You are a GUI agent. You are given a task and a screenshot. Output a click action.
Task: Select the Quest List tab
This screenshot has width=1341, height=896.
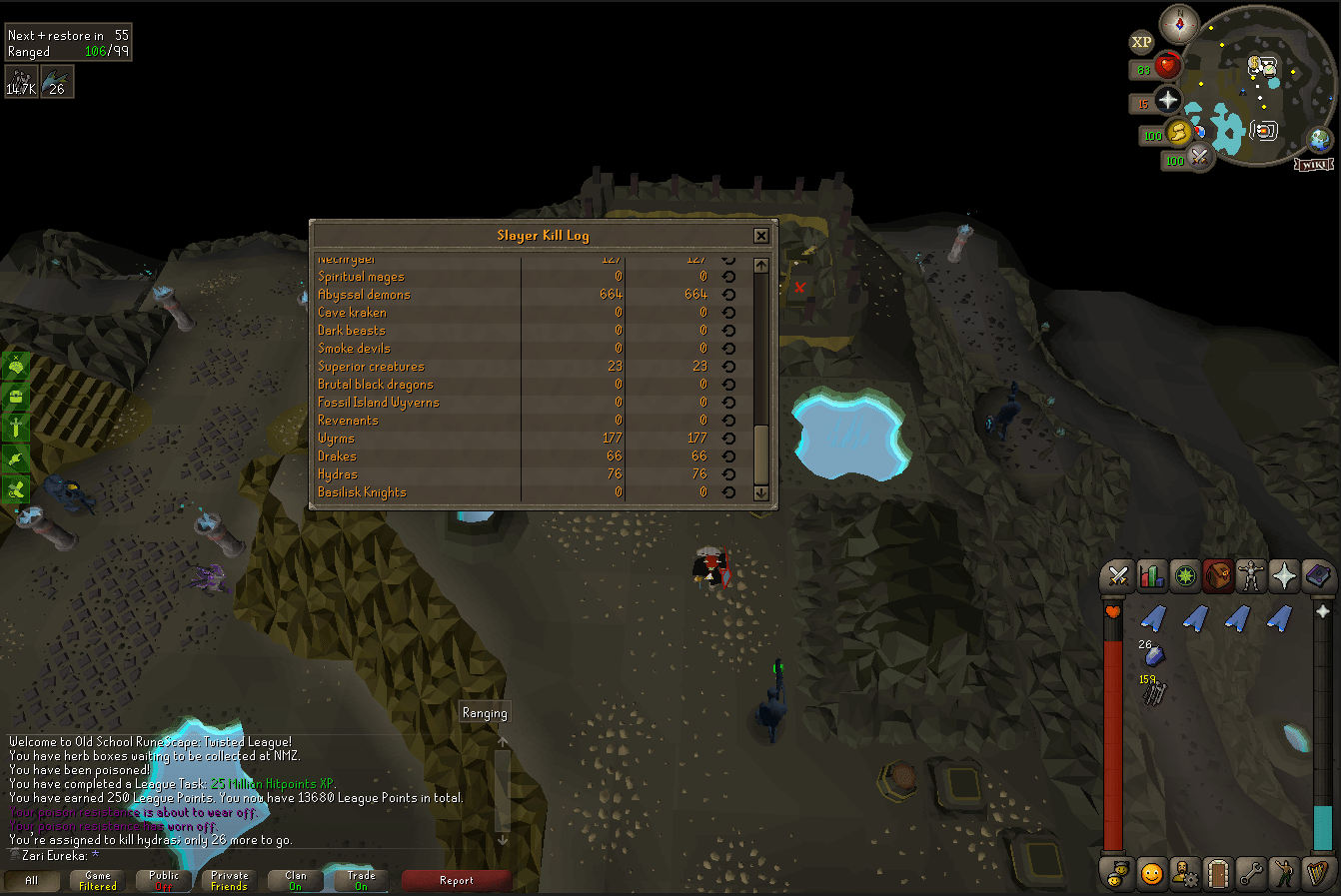pyautogui.click(x=1185, y=577)
